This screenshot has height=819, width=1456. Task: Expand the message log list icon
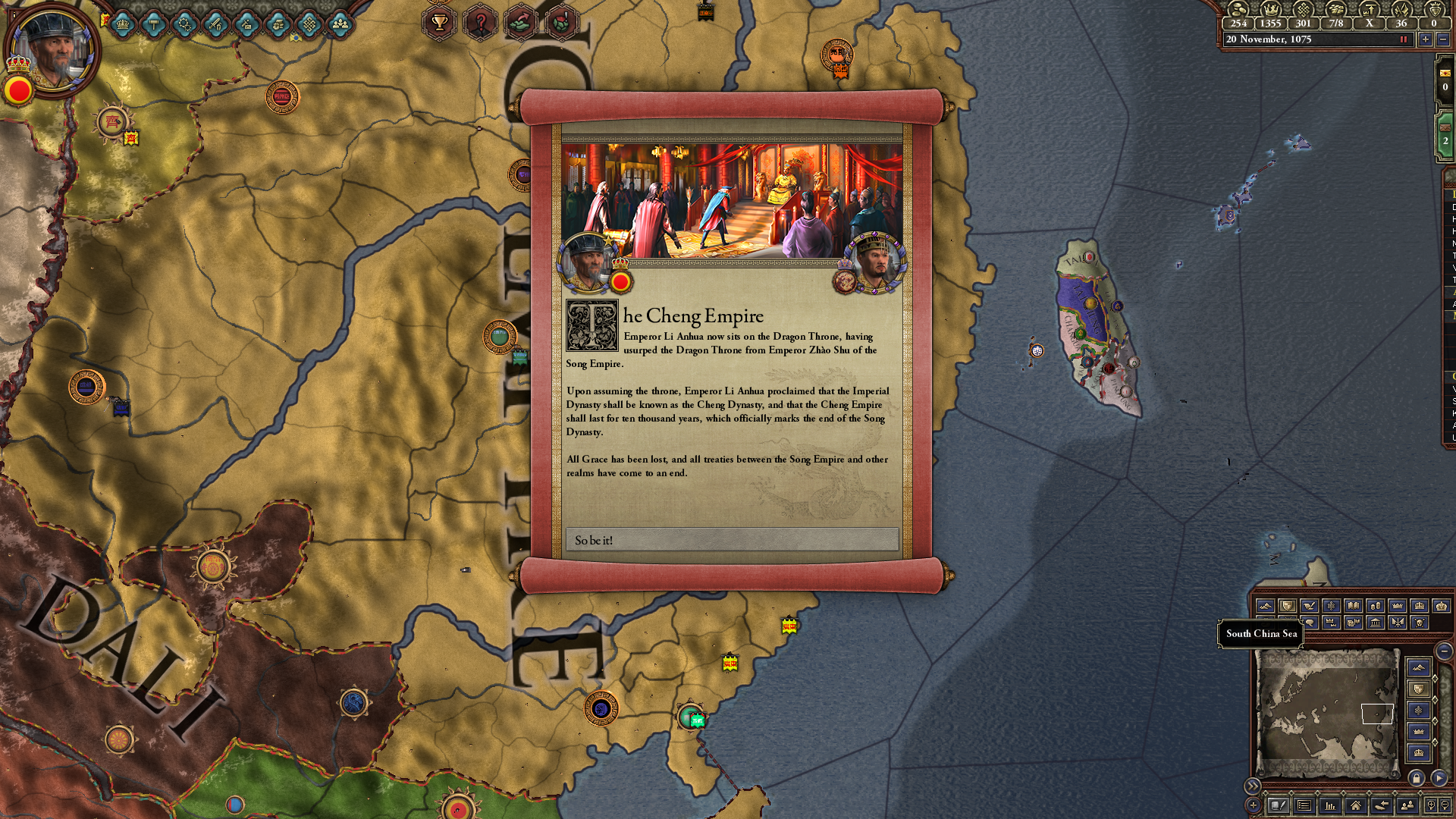click(x=1303, y=805)
